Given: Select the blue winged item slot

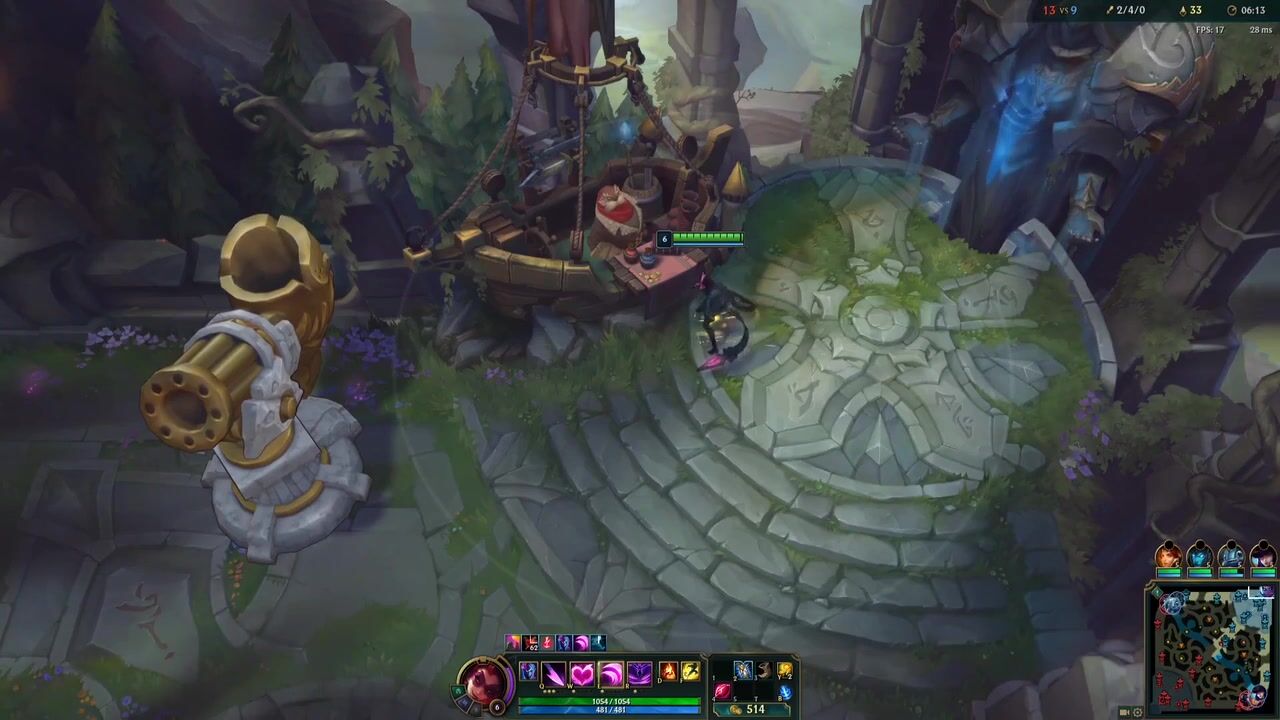Looking at the screenshot, I should point(743,670).
